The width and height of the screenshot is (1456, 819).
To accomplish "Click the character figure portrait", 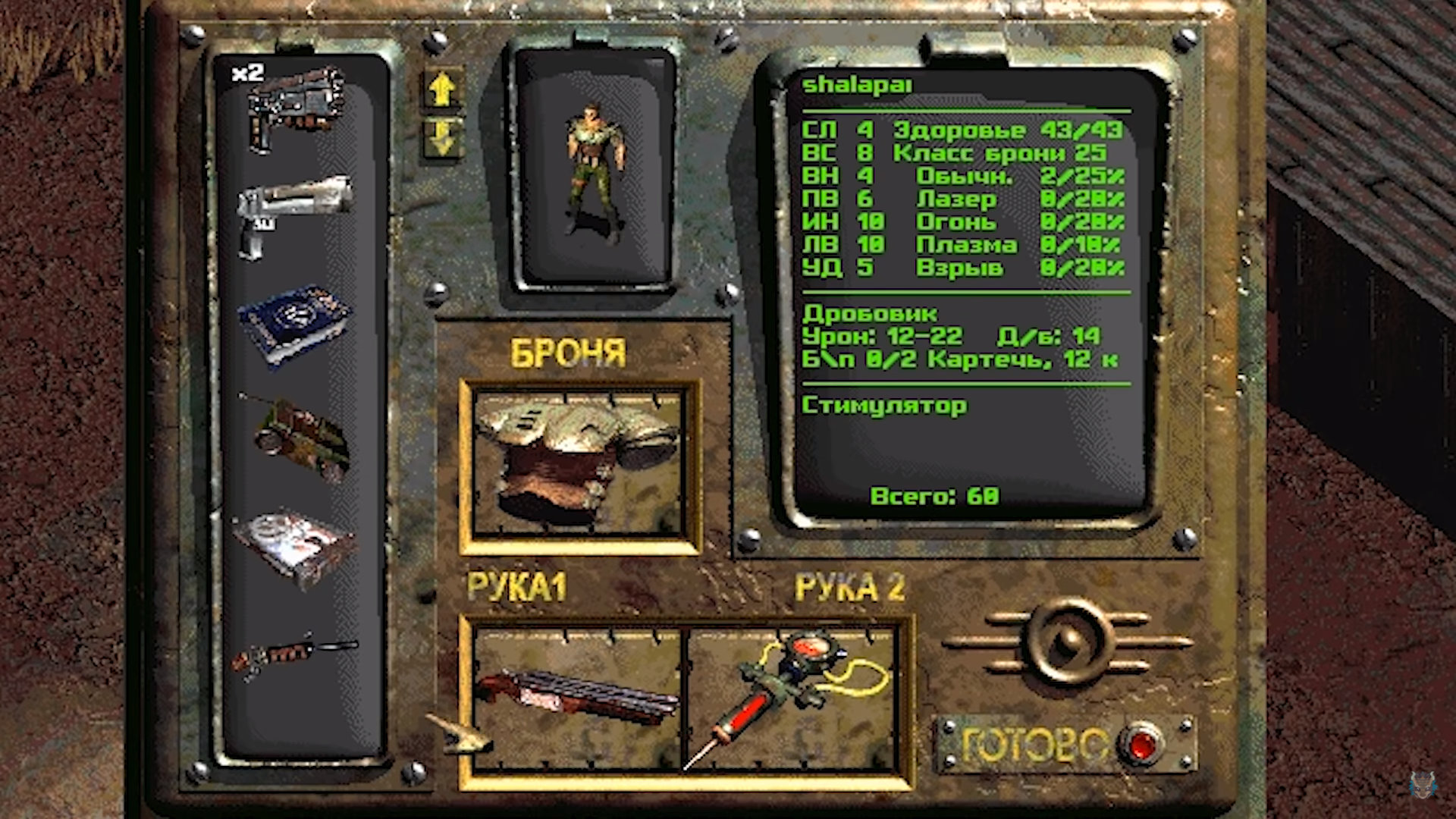I will (594, 171).
